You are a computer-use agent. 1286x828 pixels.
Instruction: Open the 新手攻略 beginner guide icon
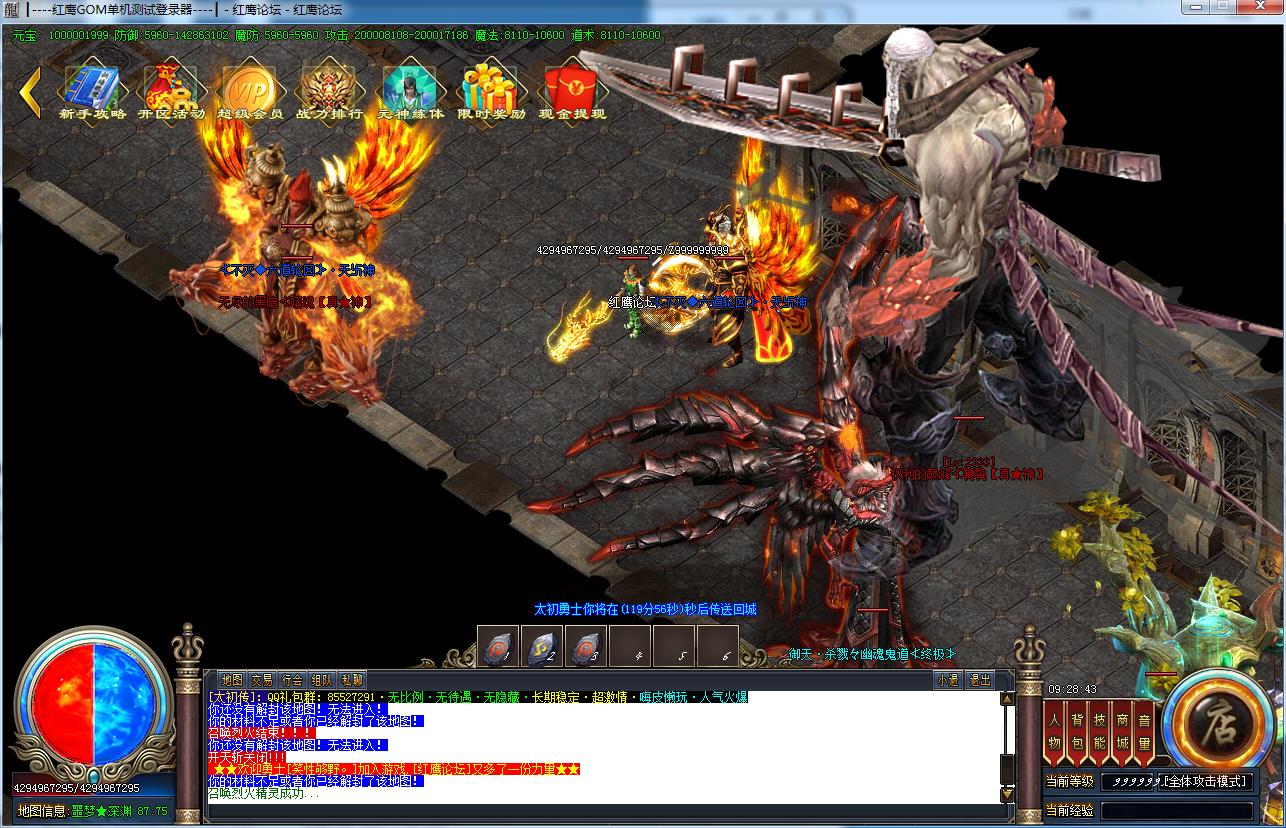92,90
